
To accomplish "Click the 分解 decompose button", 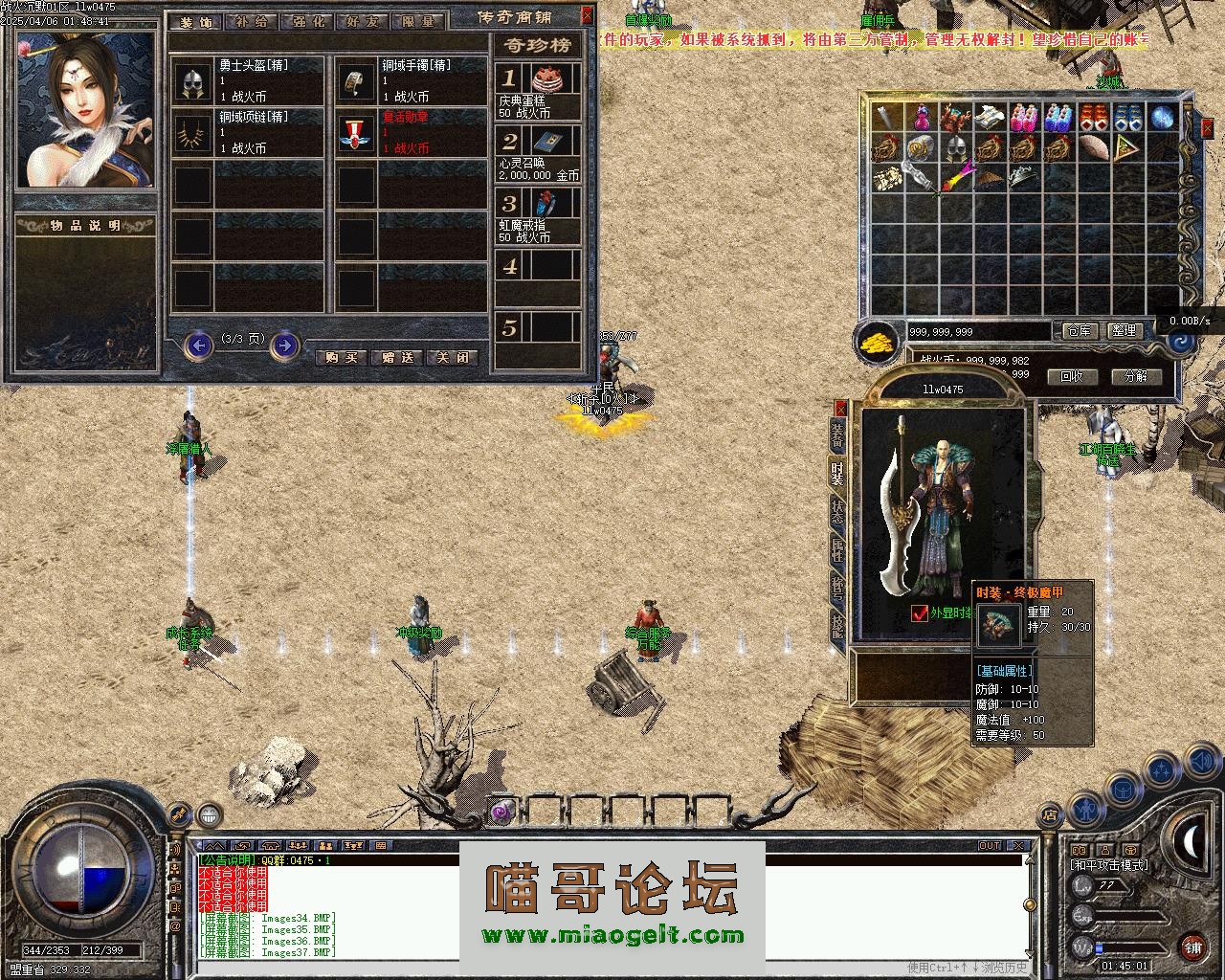I will point(1136,376).
